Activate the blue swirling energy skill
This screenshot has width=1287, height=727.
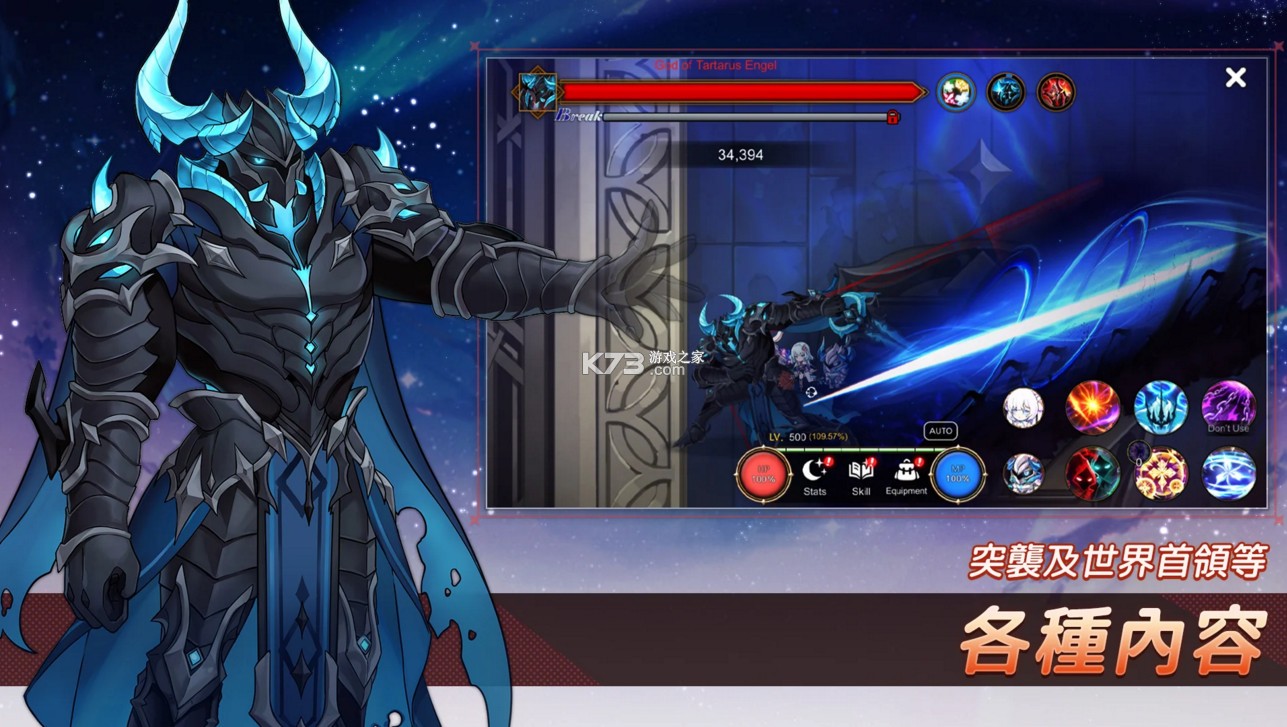point(1228,473)
